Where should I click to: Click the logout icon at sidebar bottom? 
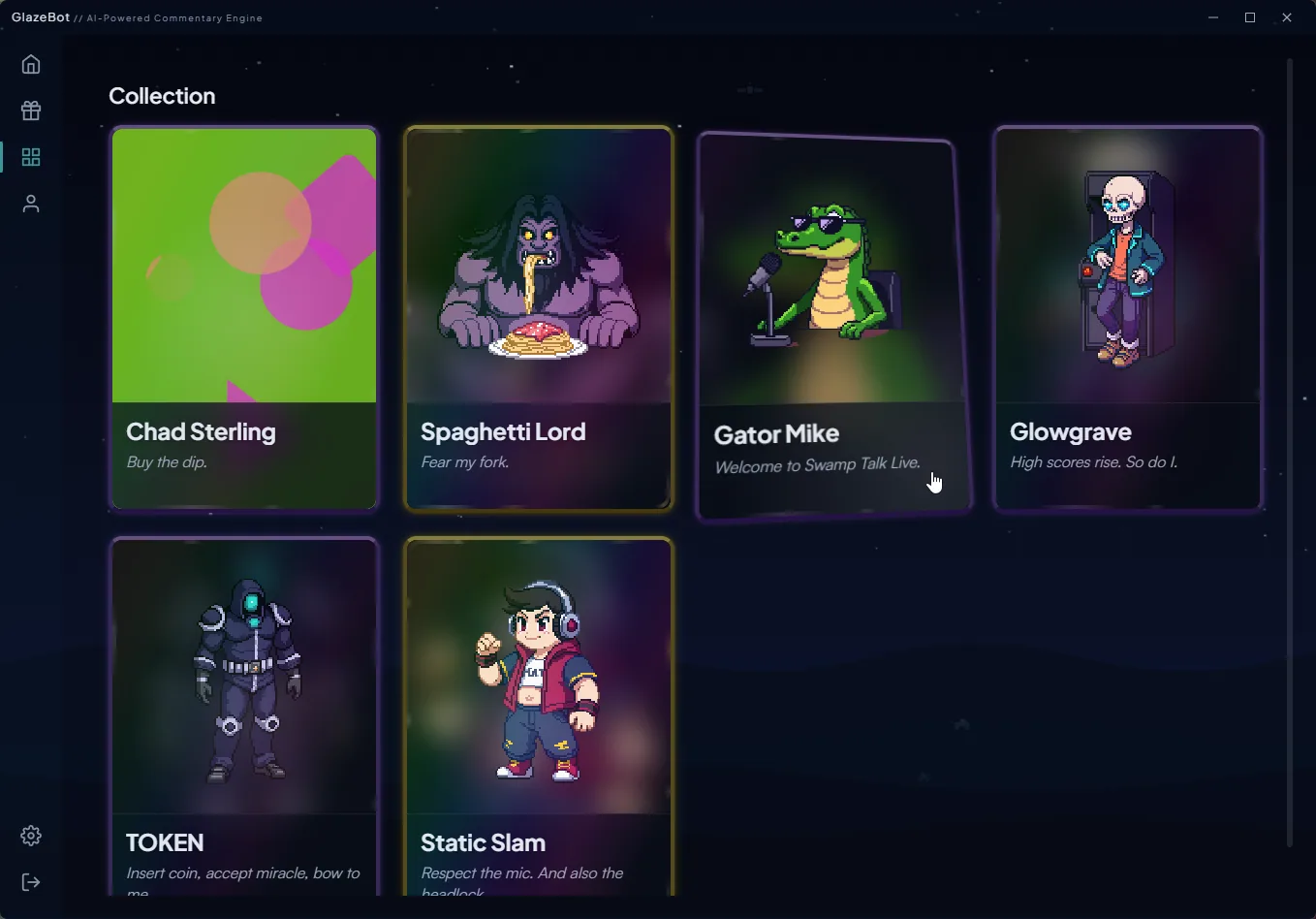30,881
